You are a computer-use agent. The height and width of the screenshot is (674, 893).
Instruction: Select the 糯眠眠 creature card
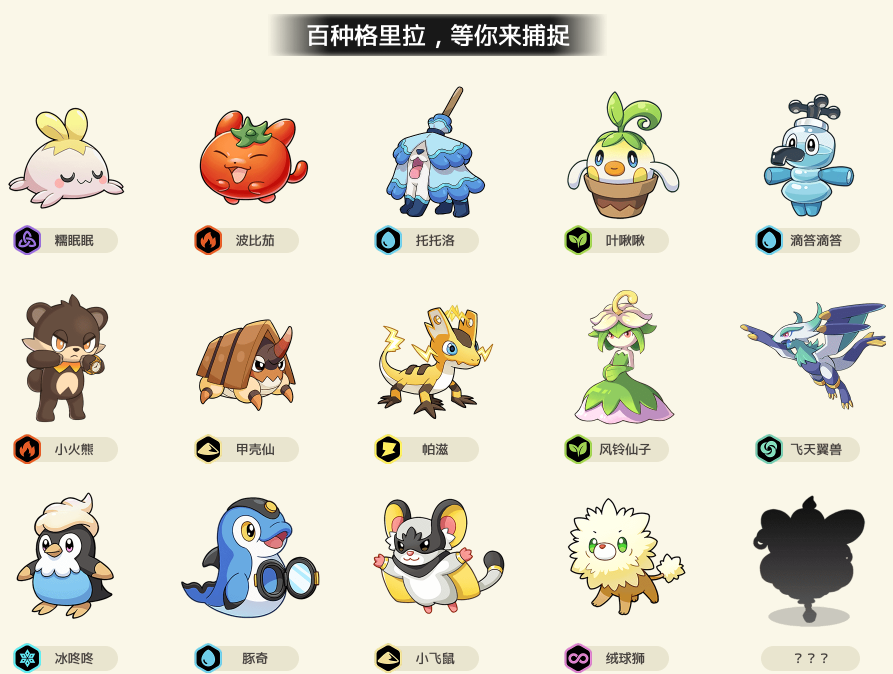(66, 162)
